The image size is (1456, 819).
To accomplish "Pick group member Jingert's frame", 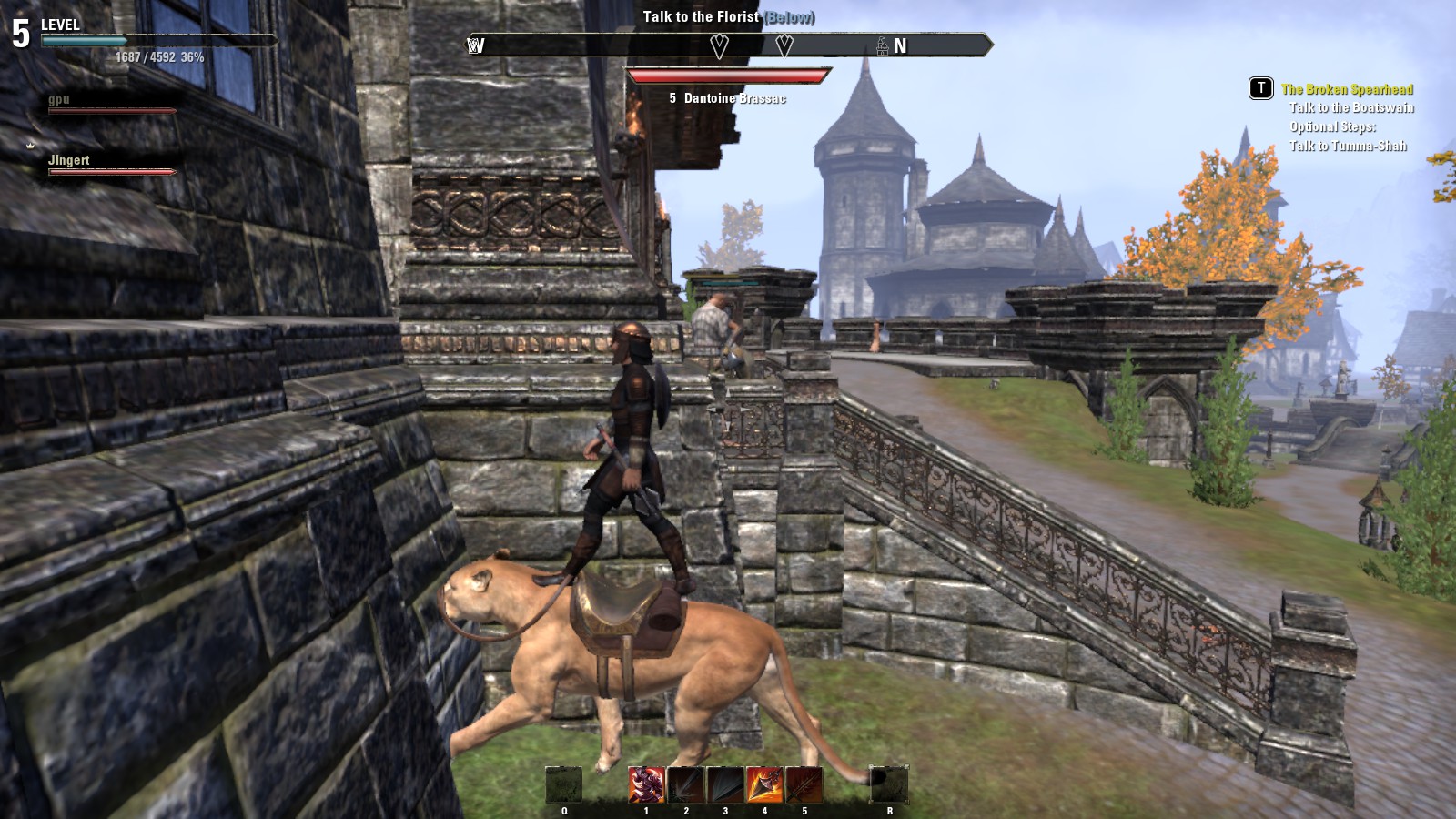I will coord(69,161).
